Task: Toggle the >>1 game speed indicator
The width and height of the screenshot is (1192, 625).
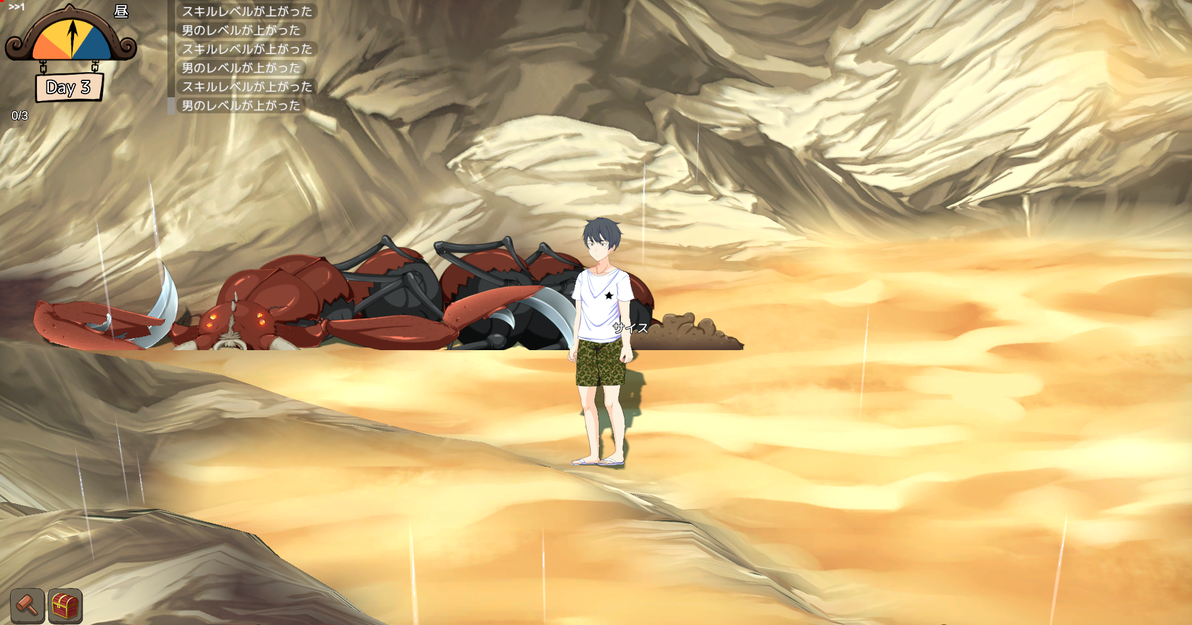Action: pyautogui.click(x=16, y=7)
